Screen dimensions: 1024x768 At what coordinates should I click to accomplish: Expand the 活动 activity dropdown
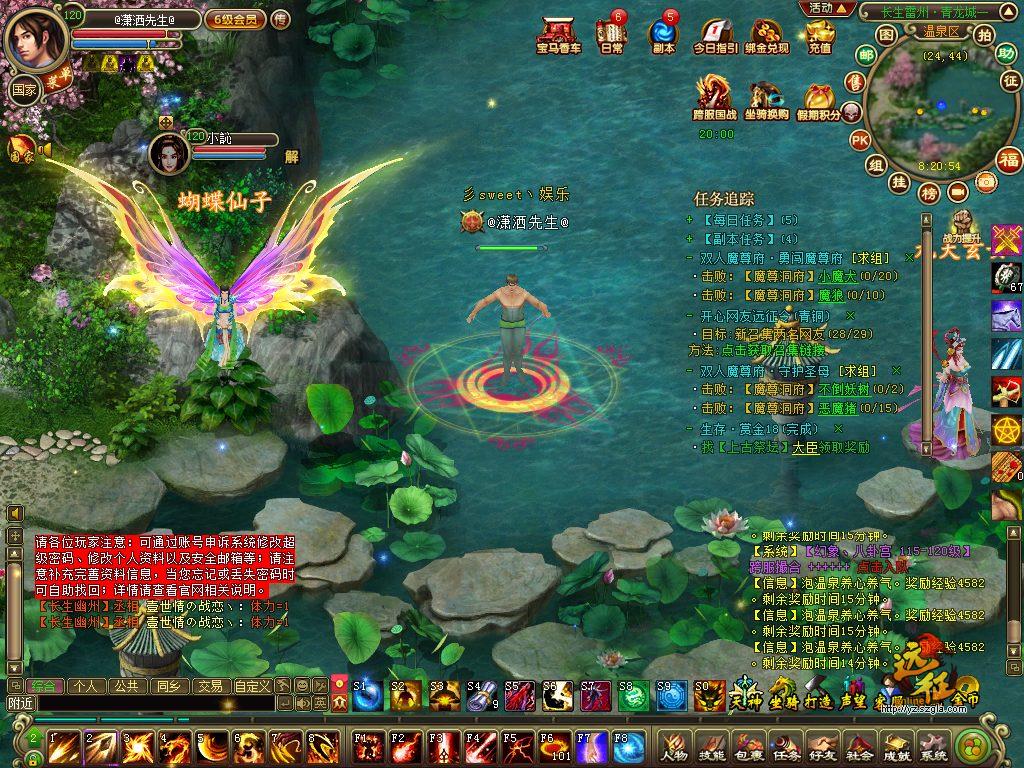click(x=827, y=8)
